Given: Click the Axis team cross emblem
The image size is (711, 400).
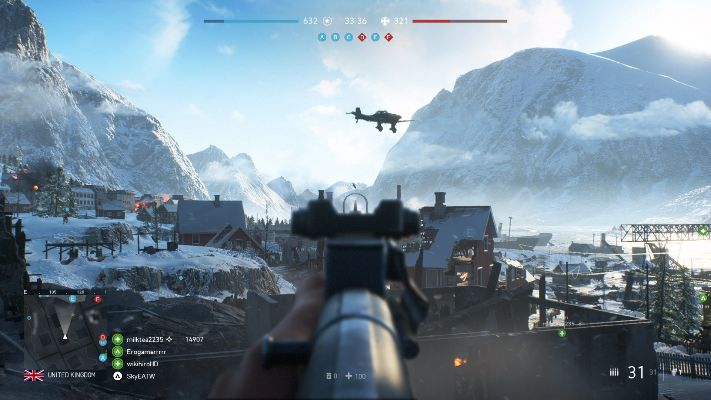Looking at the screenshot, I should click(x=385, y=21).
